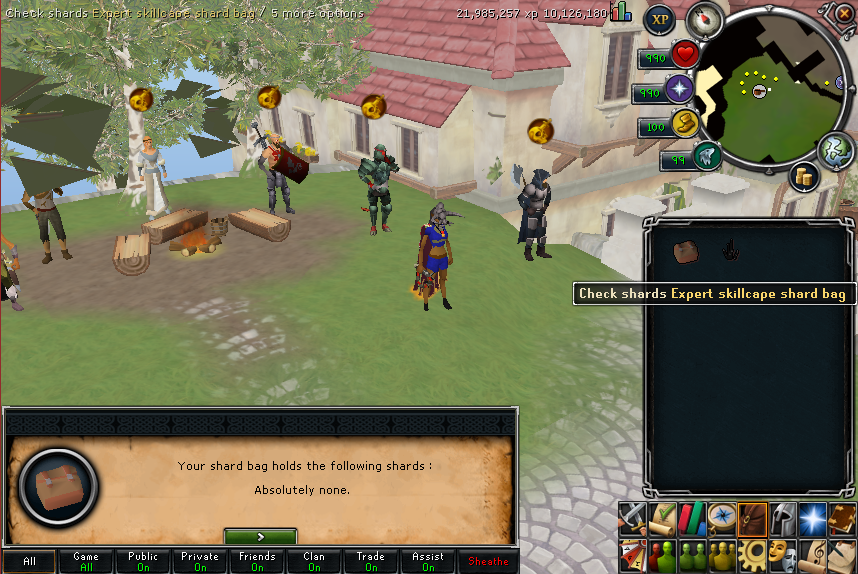The image size is (858, 574).
Task: Click the summoning wolf orb
Action: pos(706,156)
